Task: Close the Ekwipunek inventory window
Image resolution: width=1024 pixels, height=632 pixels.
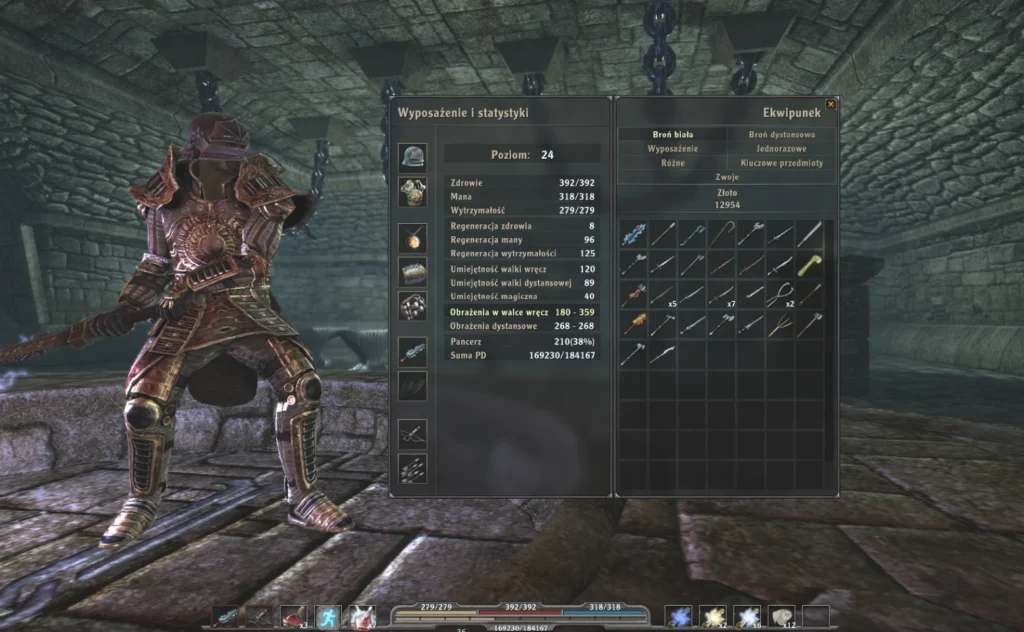Action: point(830,104)
